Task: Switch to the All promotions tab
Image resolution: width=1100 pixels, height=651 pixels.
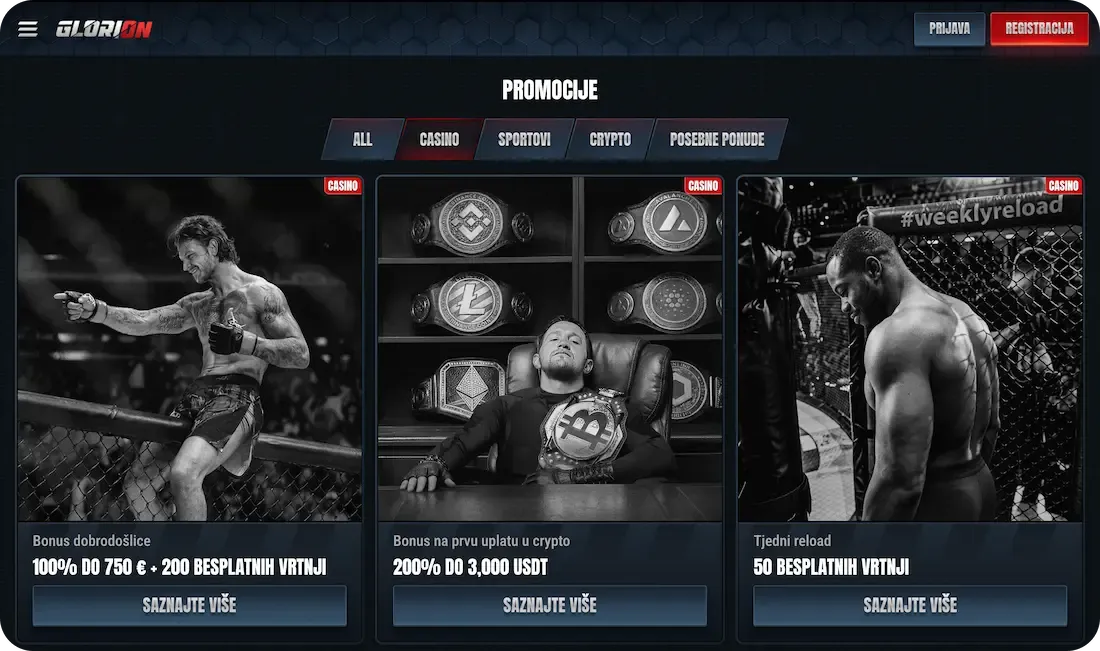Action: (362, 140)
